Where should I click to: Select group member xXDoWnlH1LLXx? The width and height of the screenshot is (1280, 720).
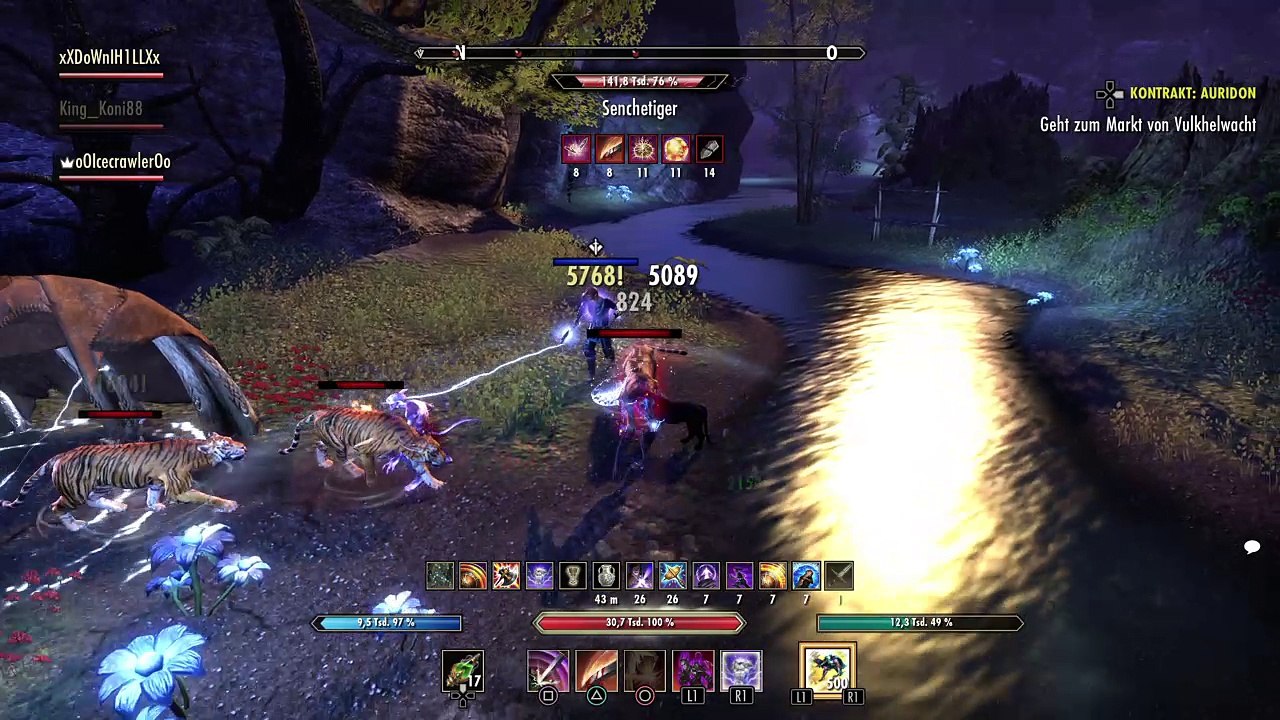point(110,58)
